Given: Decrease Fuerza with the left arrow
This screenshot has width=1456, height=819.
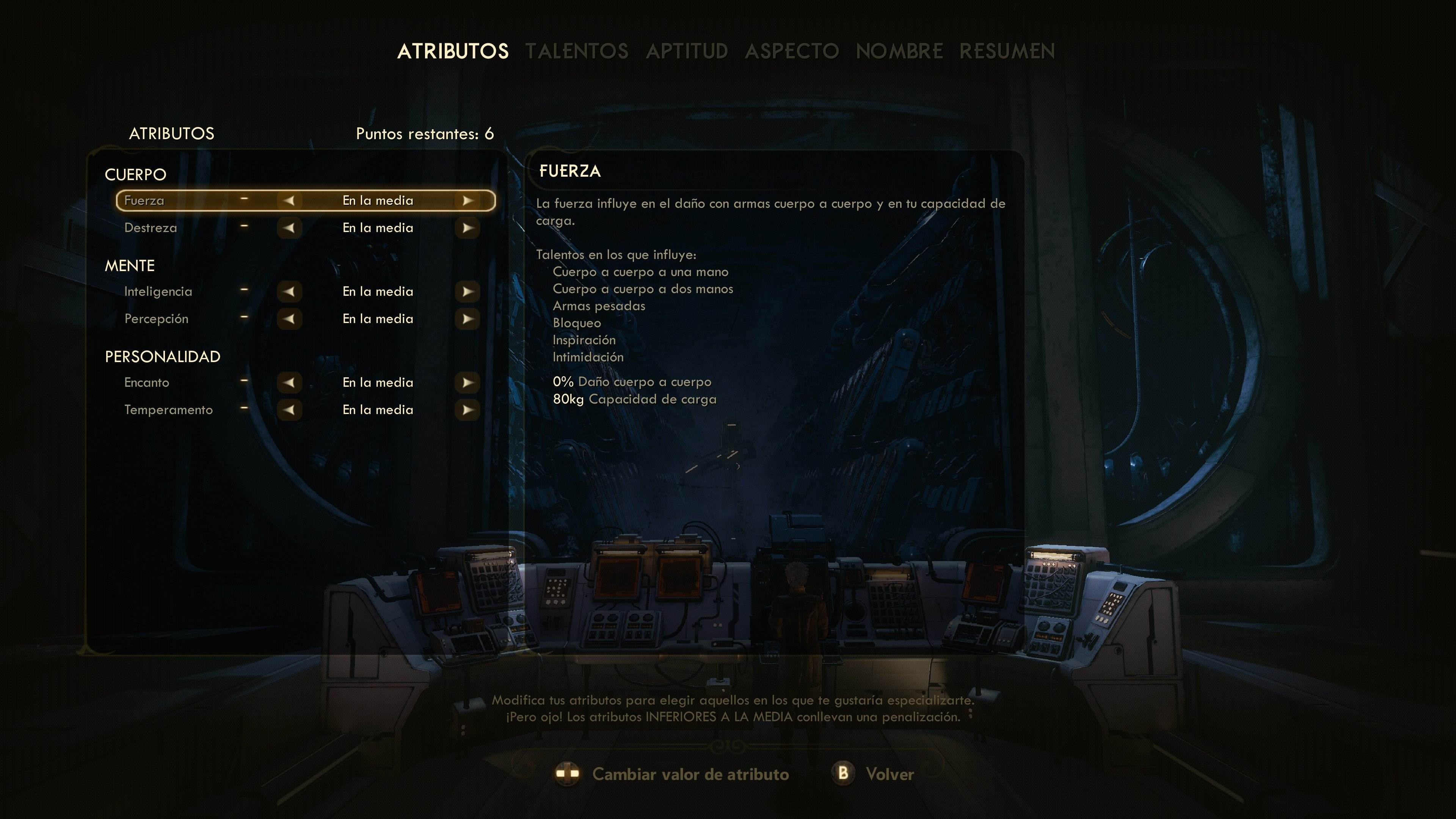Looking at the screenshot, I should tap(290, 200).
